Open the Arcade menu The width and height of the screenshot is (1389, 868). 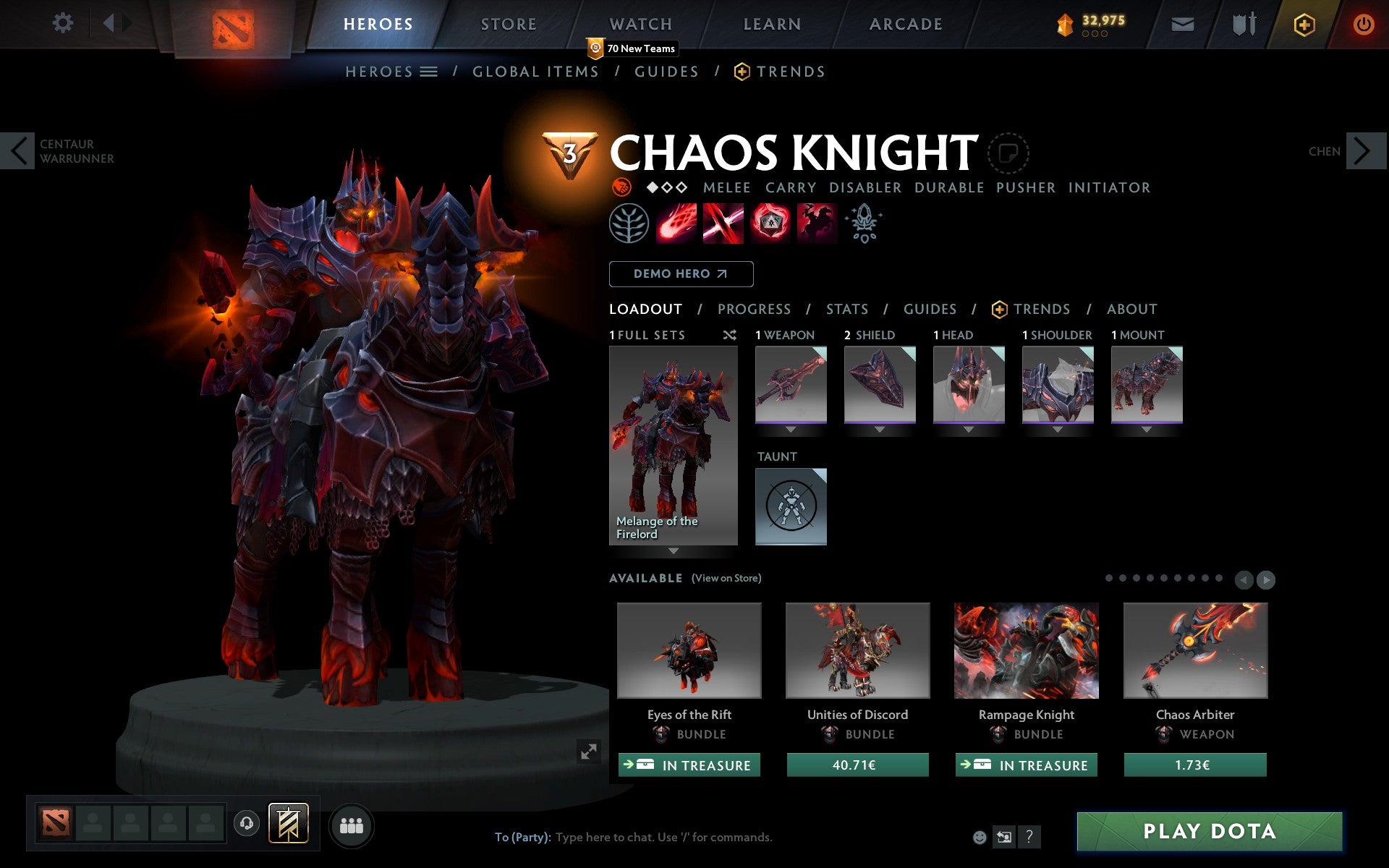click(x=904, y=23)
